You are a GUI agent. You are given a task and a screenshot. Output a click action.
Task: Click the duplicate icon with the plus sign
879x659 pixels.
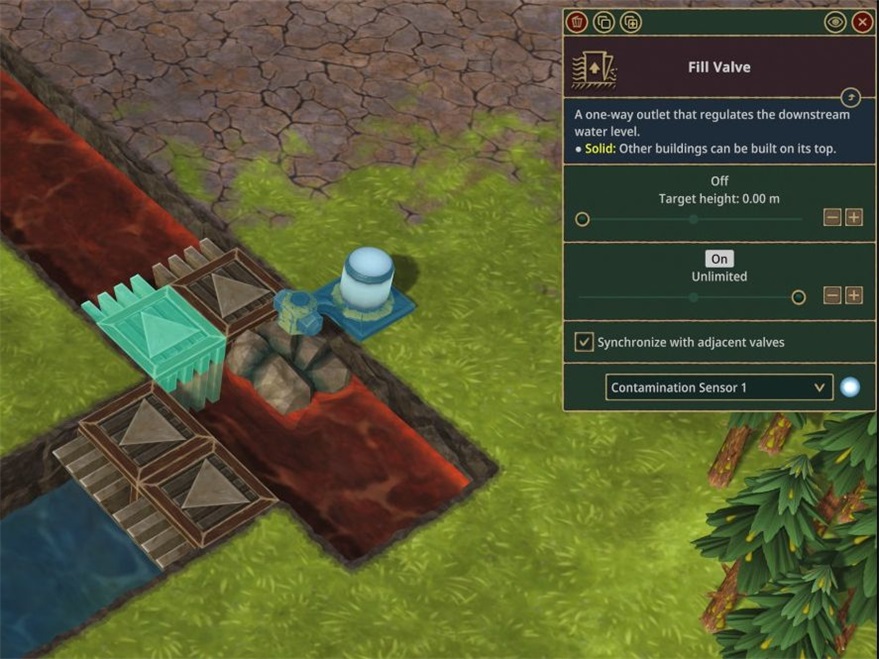[x=630, y=22]
